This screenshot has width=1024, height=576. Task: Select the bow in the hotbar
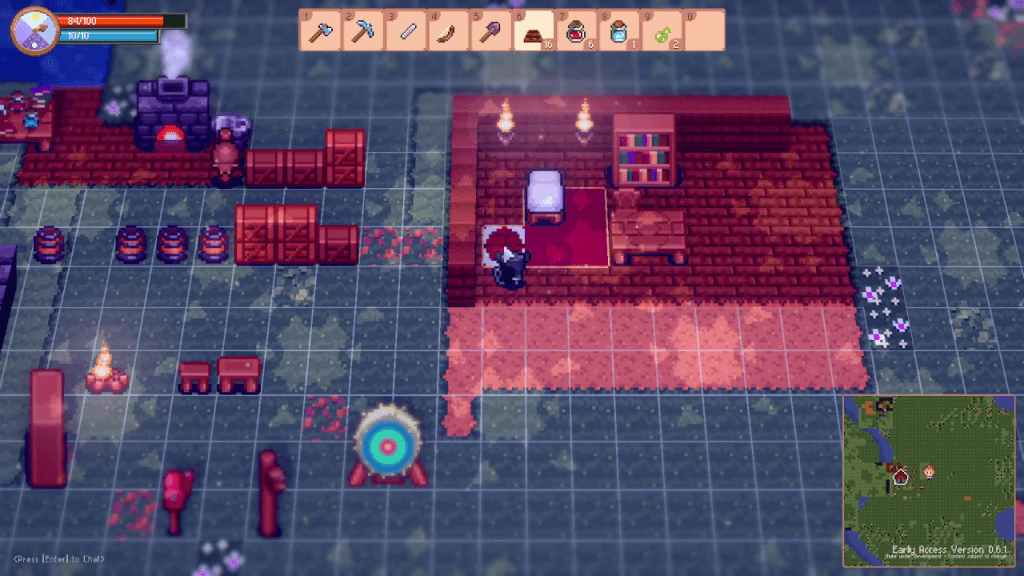(x=447, y=31)
